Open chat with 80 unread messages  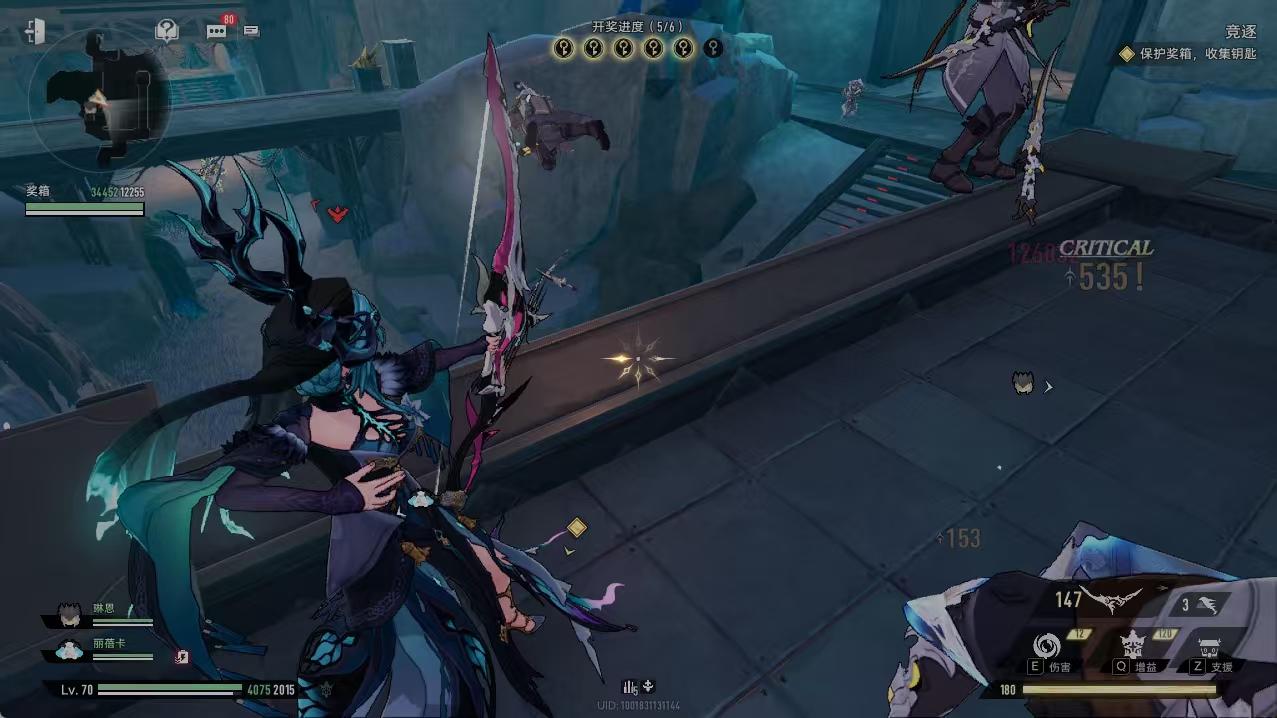pyautogui.click(x=217, y=30)
